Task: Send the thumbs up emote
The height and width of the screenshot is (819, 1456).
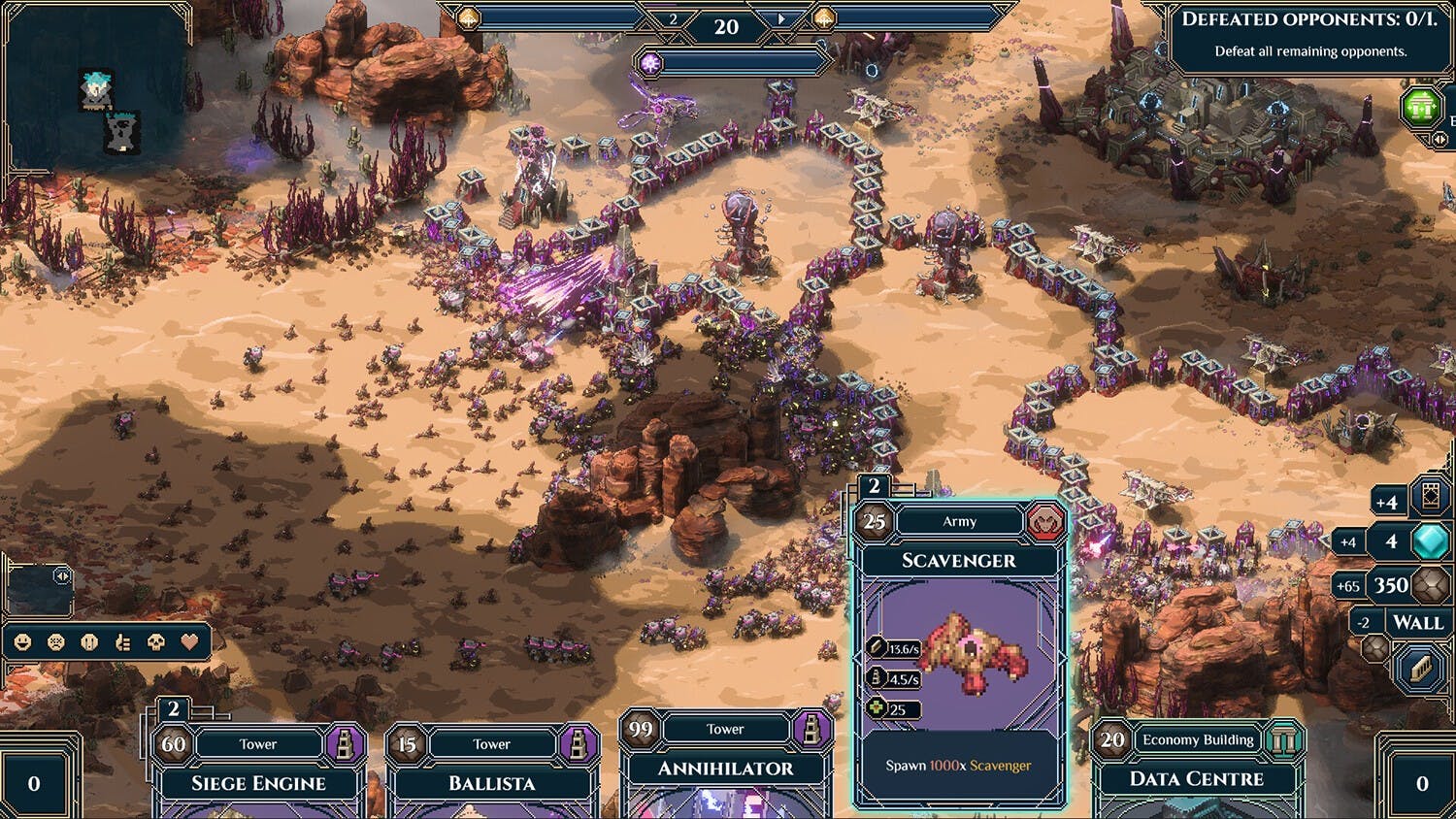Action: coord(122,642)
